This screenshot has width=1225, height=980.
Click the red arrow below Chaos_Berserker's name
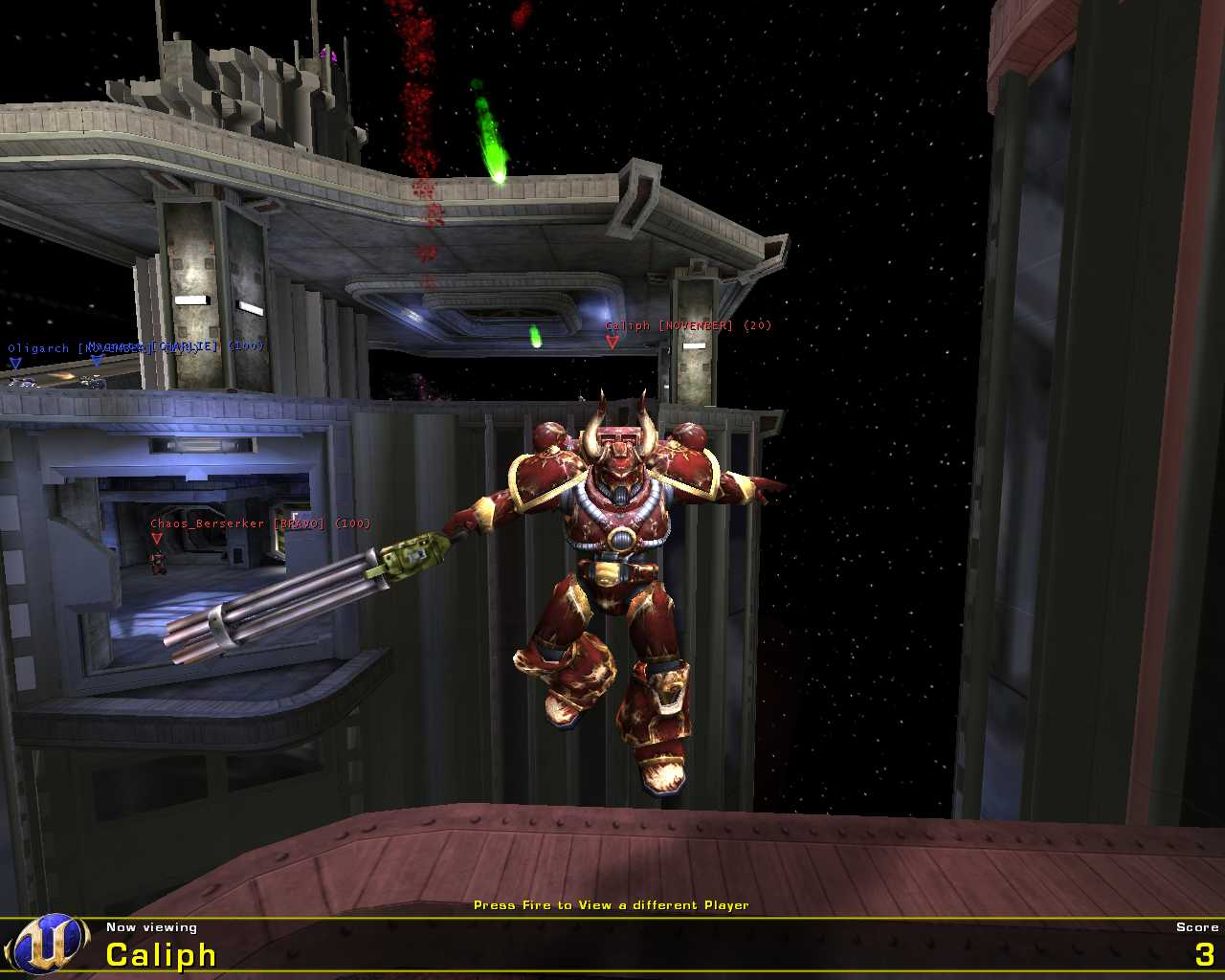(156, 538)
